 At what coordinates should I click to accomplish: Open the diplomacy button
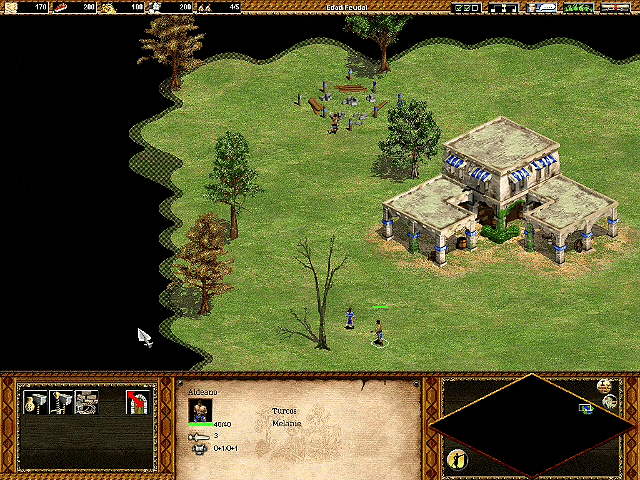[x=577, y=7]
